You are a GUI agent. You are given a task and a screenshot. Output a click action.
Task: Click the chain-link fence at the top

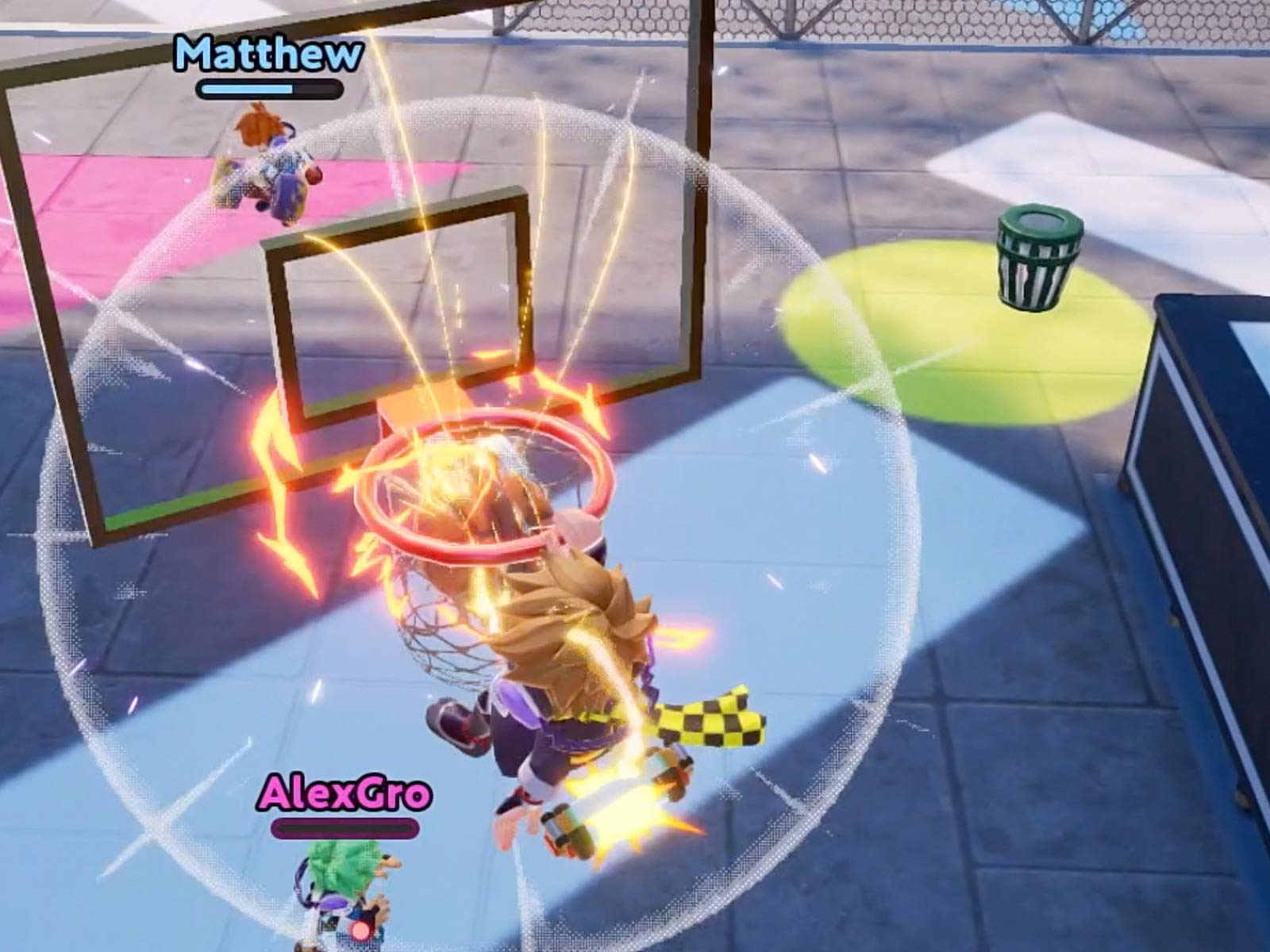click(794, 24)
